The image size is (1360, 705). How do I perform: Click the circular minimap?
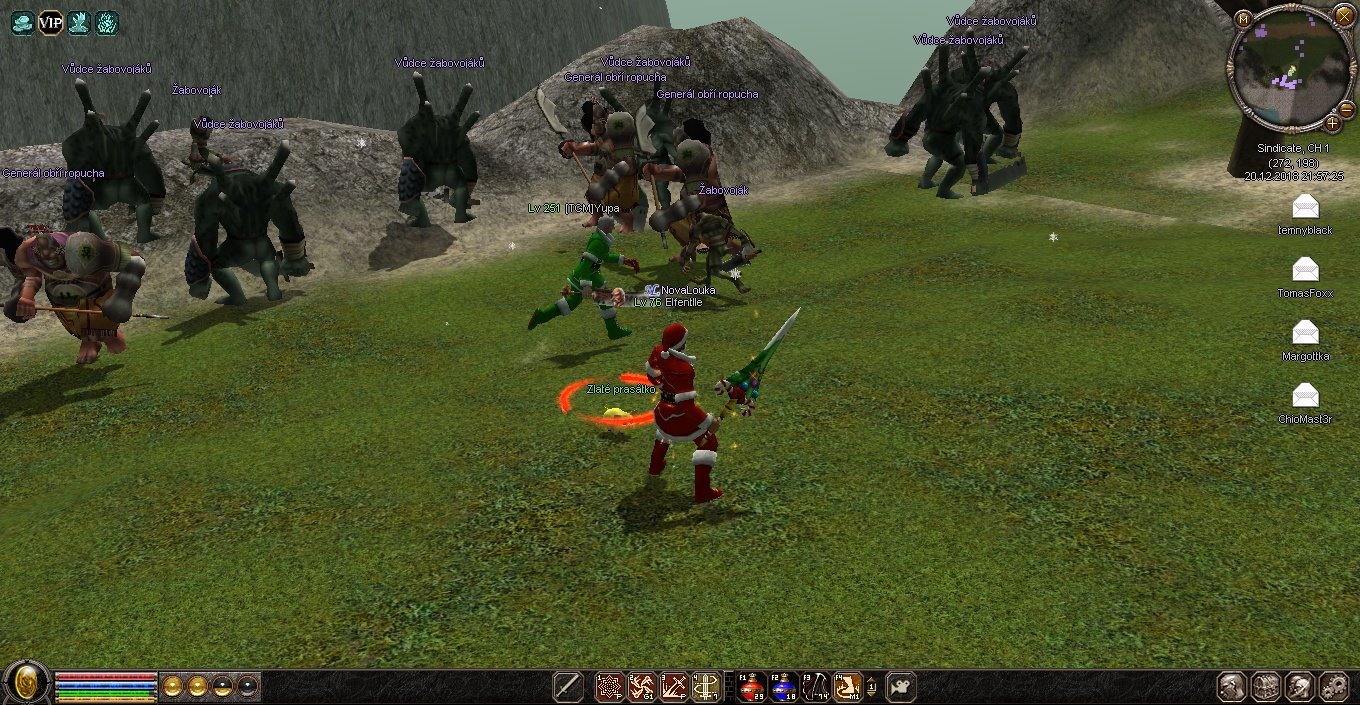coord(1289,68)
